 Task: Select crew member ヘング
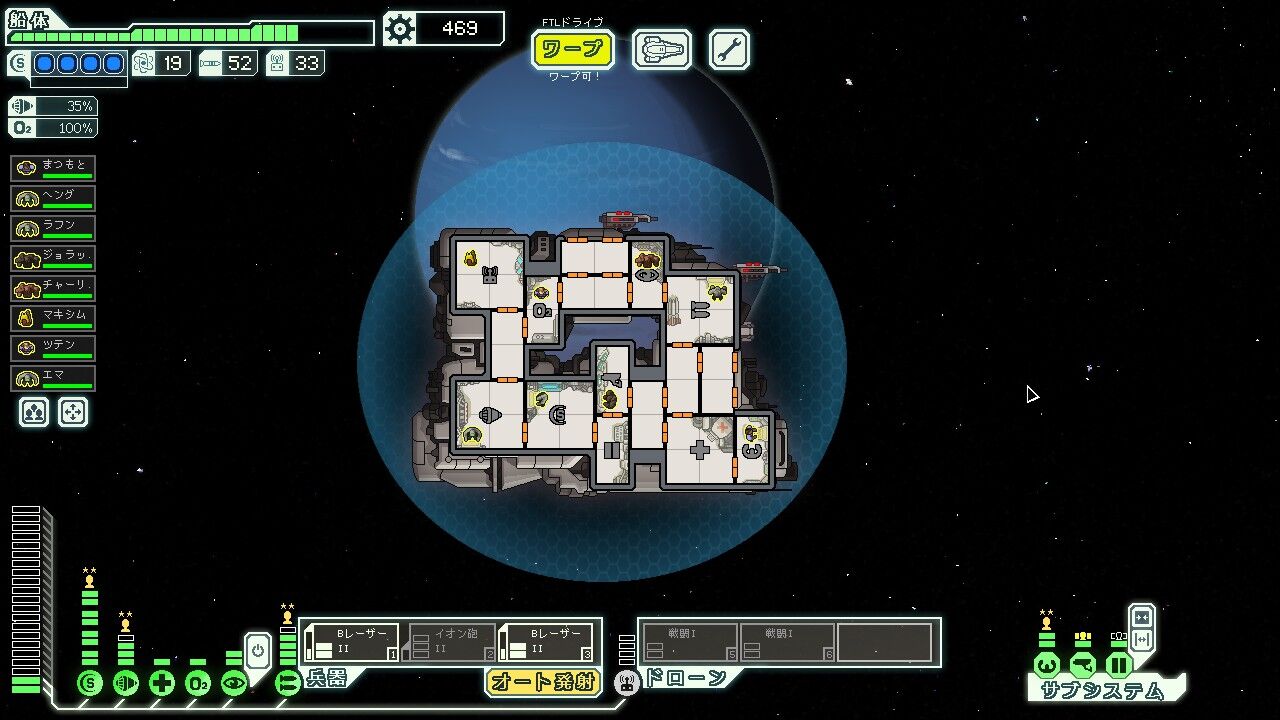53,198
